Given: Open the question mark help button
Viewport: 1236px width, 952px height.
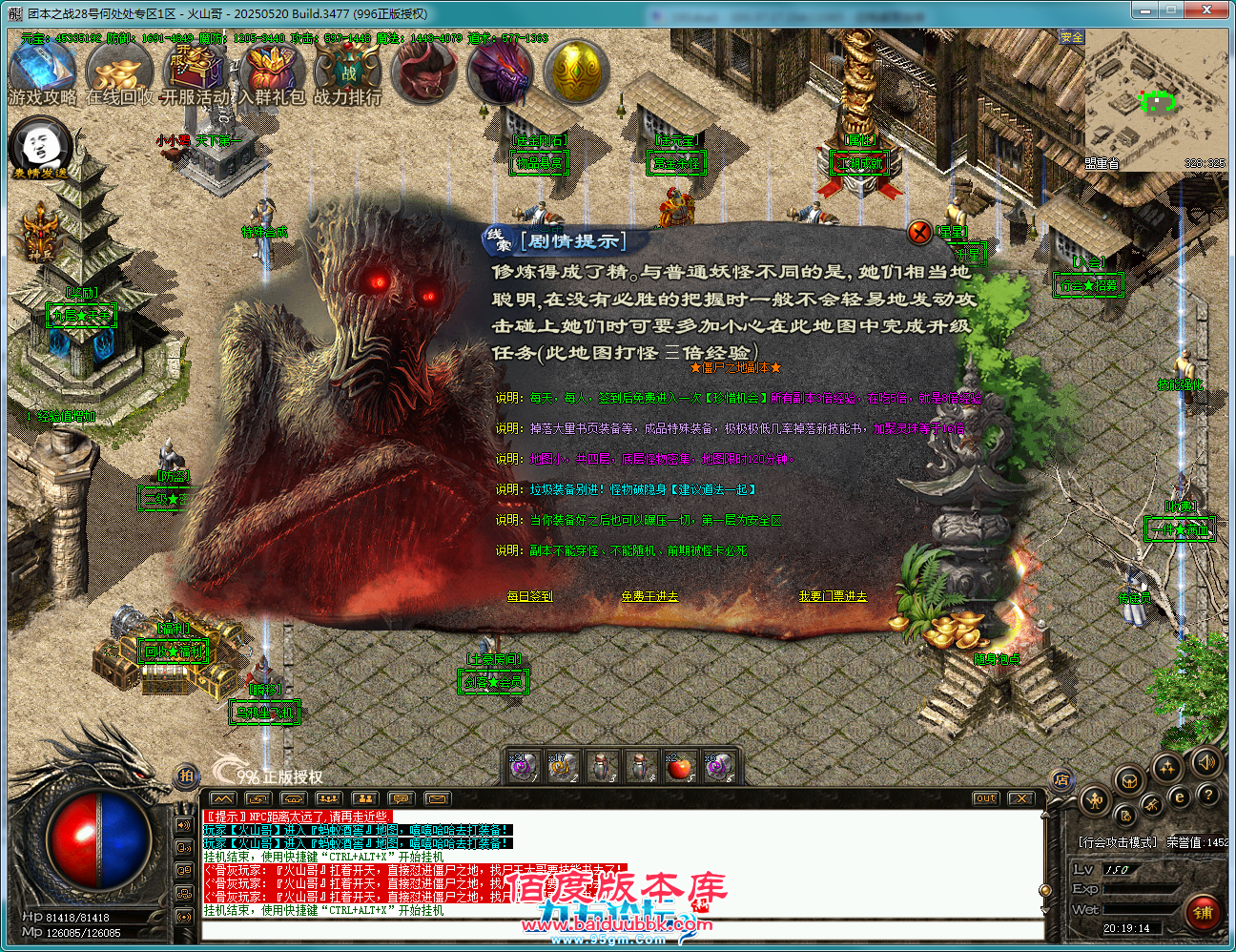Looking at the screenshot, I should [1207, 795].
